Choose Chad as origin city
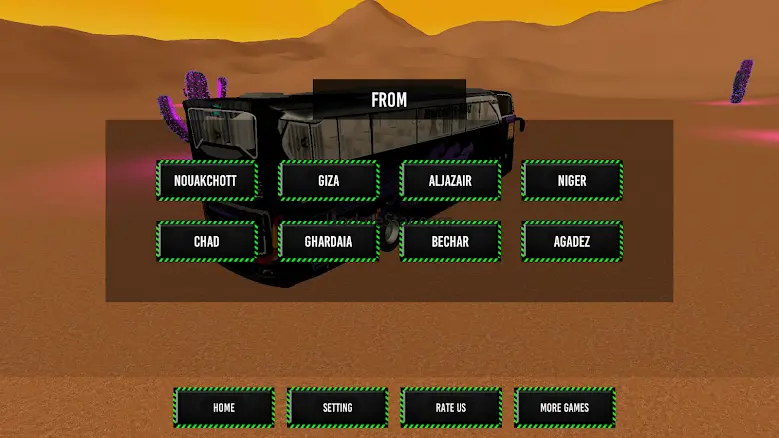 (207, 241)
